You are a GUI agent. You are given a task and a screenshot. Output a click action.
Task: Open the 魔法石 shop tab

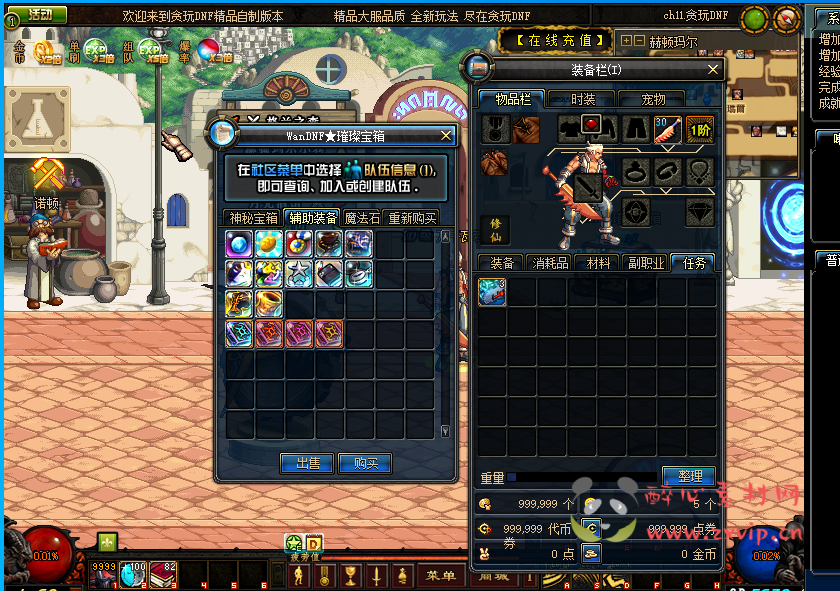362,218
